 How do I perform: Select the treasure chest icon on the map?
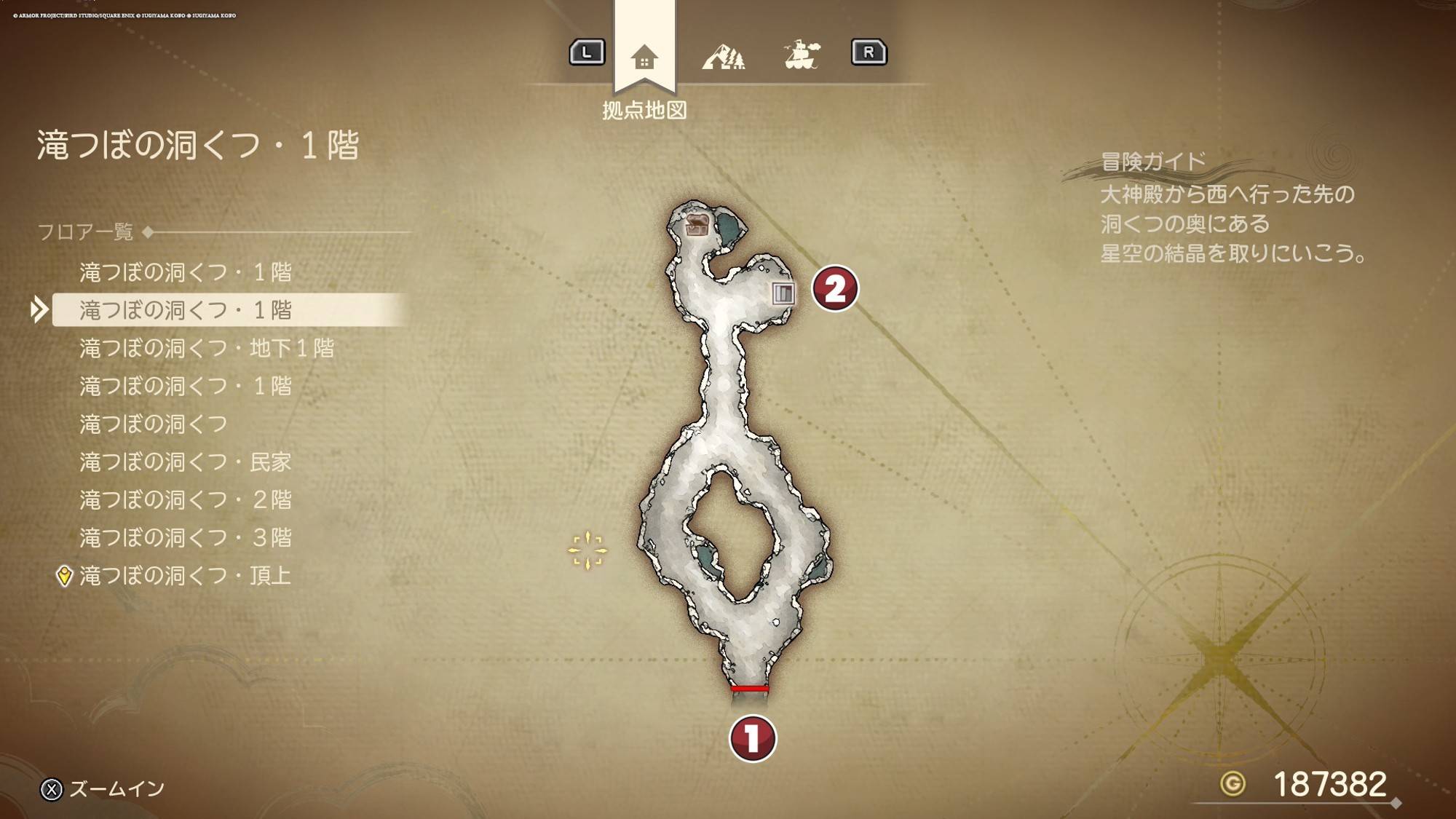click(697, 225)
